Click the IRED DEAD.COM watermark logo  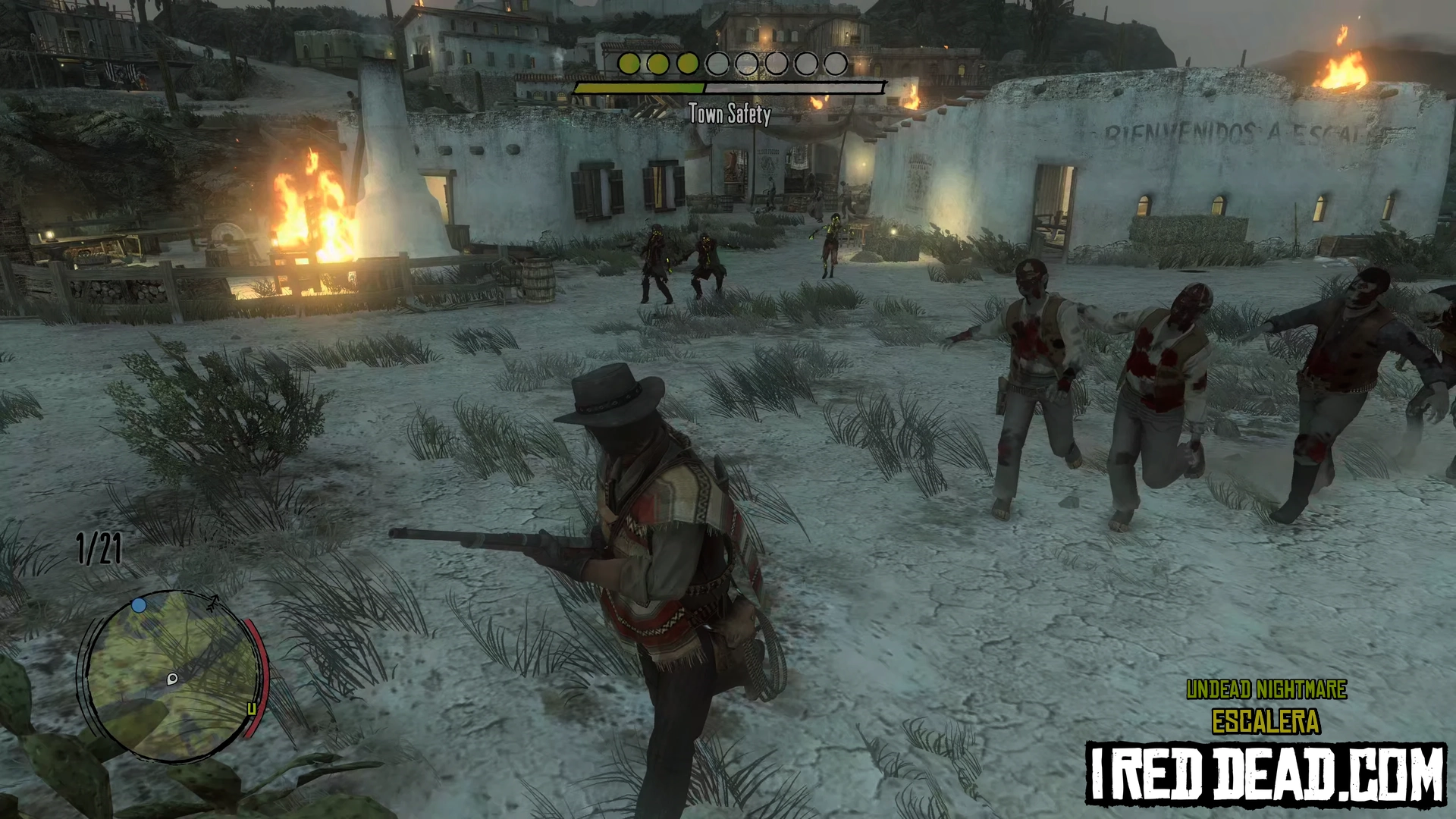tap(1266, 773)
